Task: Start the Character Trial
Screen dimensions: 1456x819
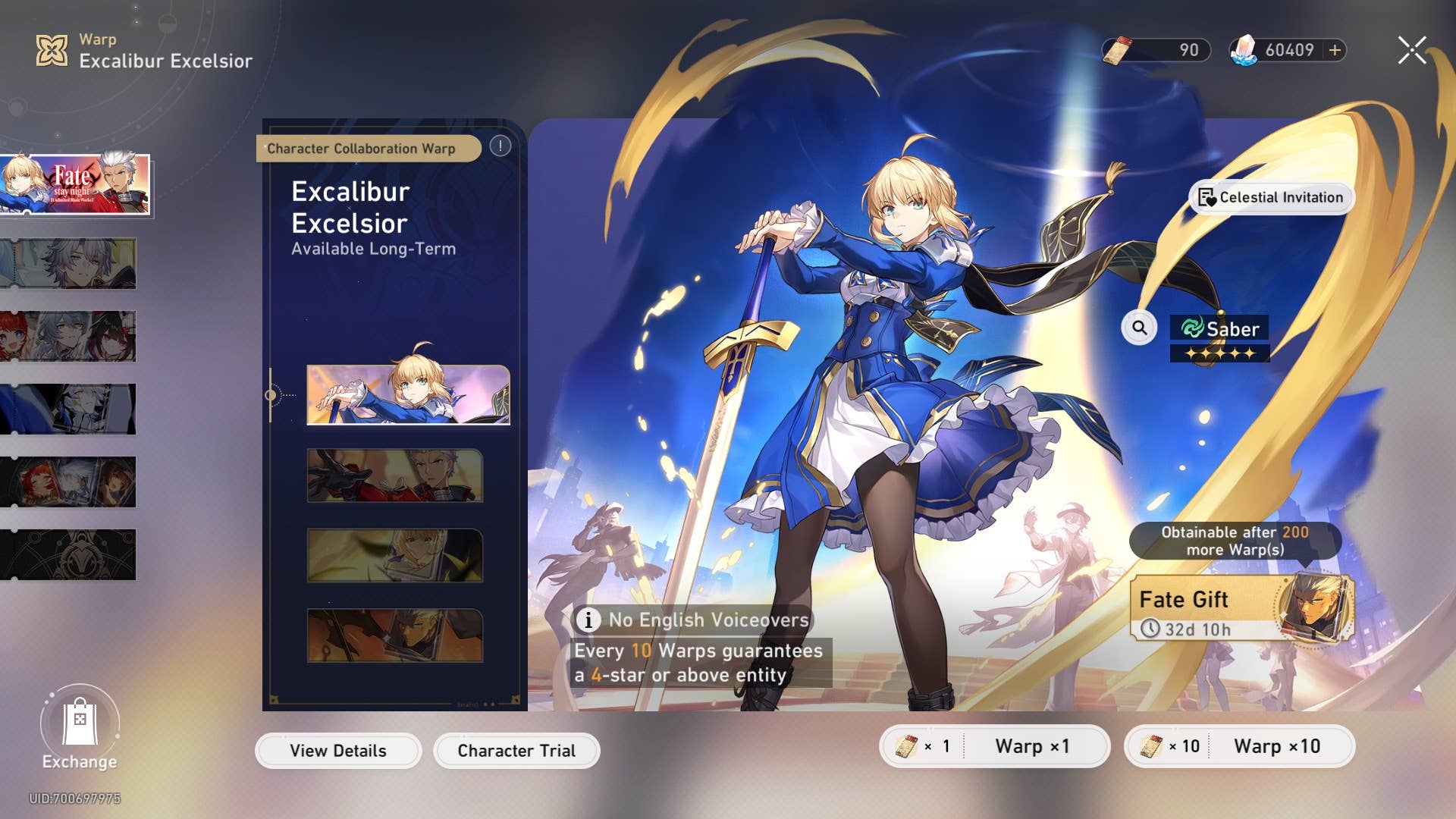Action: tap(516, 750)
